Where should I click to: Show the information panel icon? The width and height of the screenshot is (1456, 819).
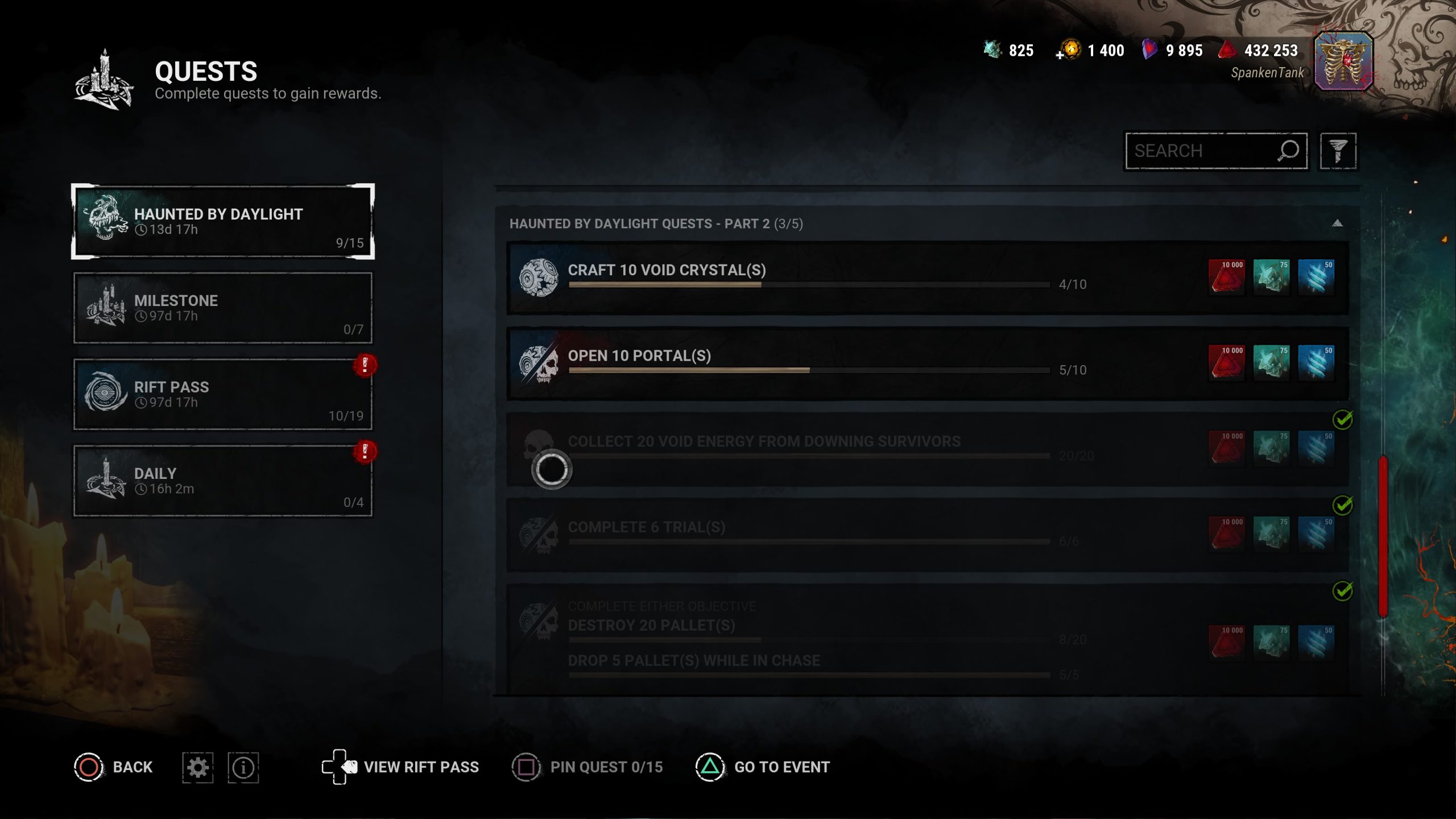click(243, 767)
